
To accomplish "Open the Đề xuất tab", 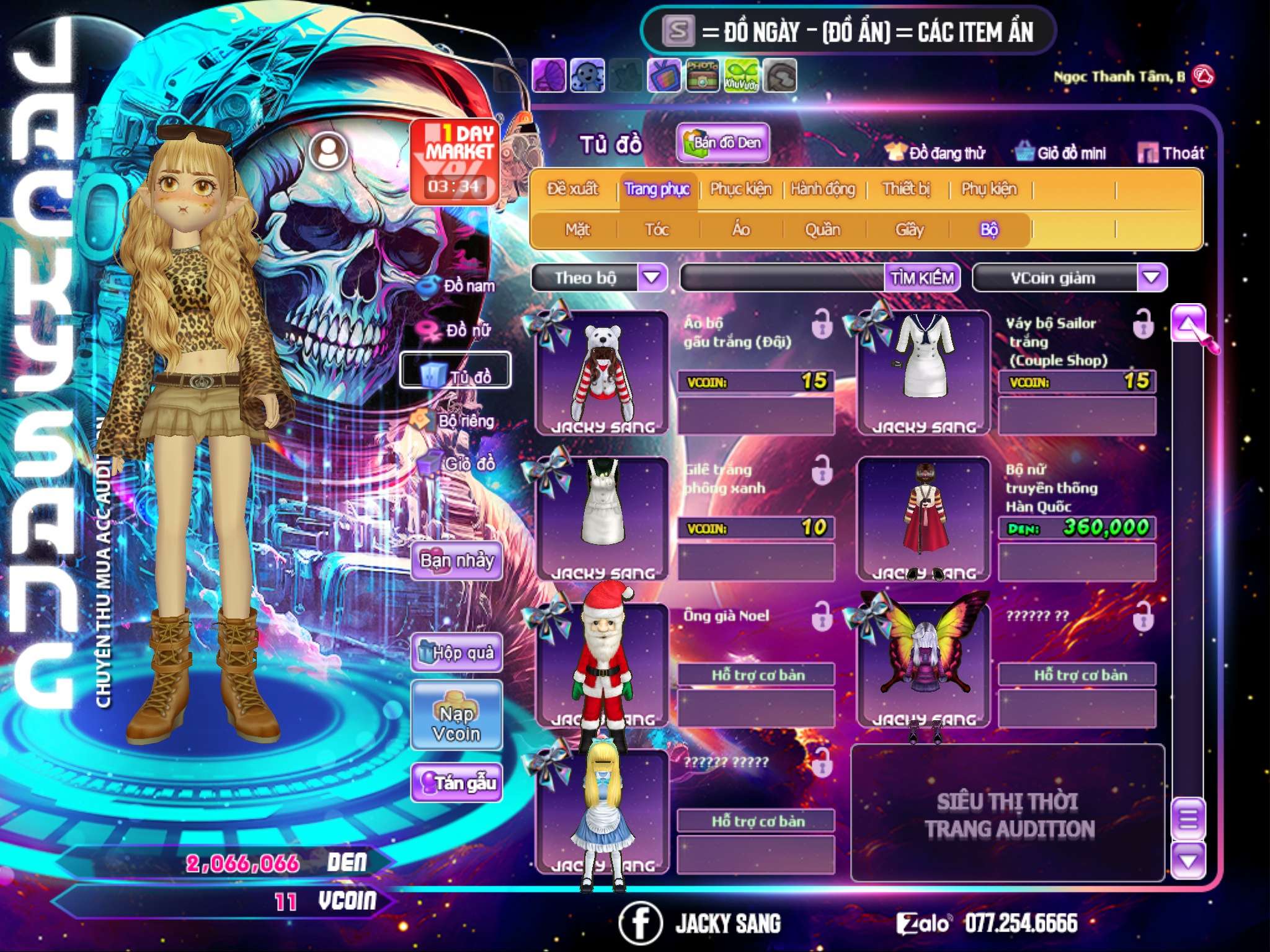I will pos(572,188).
